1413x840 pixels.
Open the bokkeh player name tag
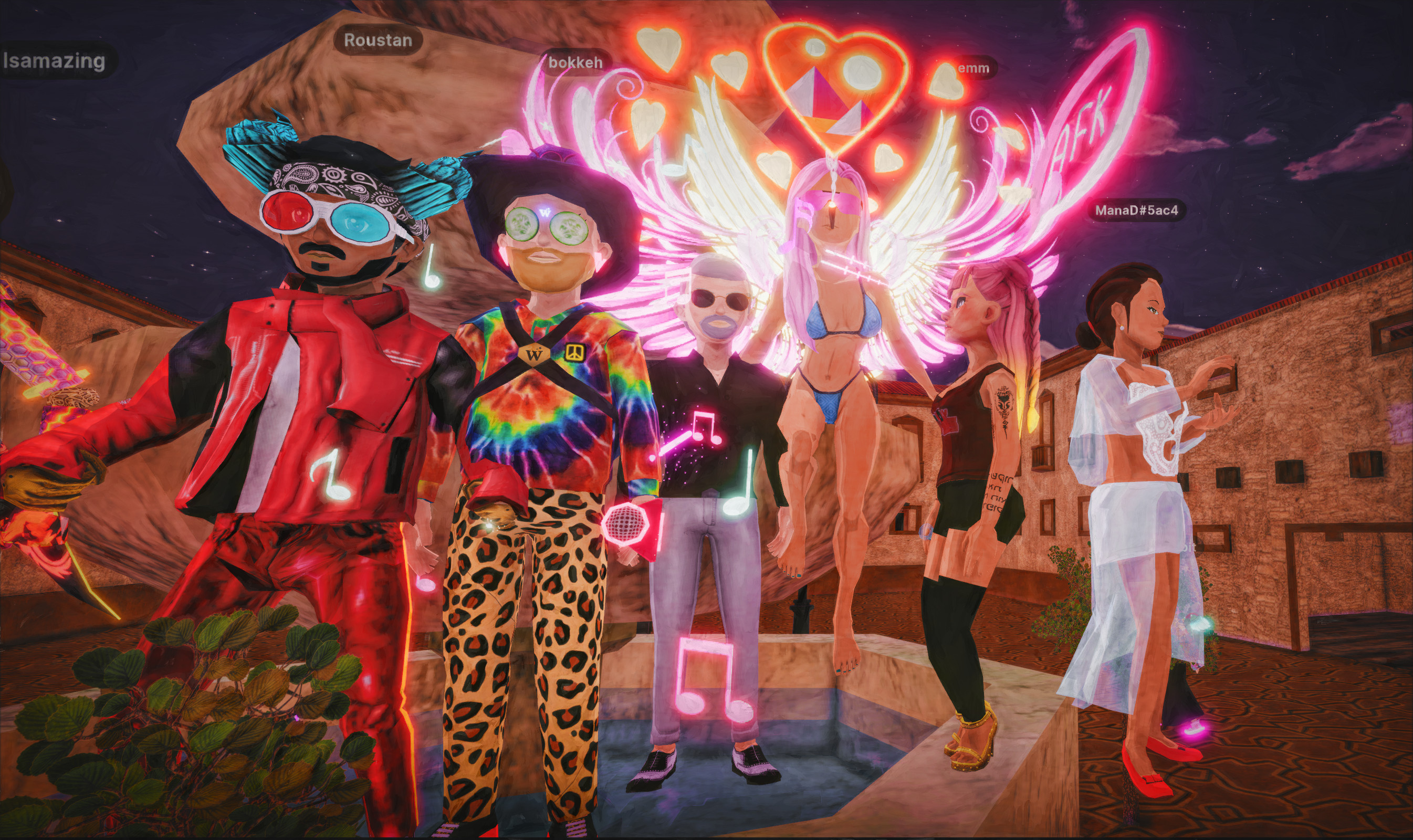575,62
